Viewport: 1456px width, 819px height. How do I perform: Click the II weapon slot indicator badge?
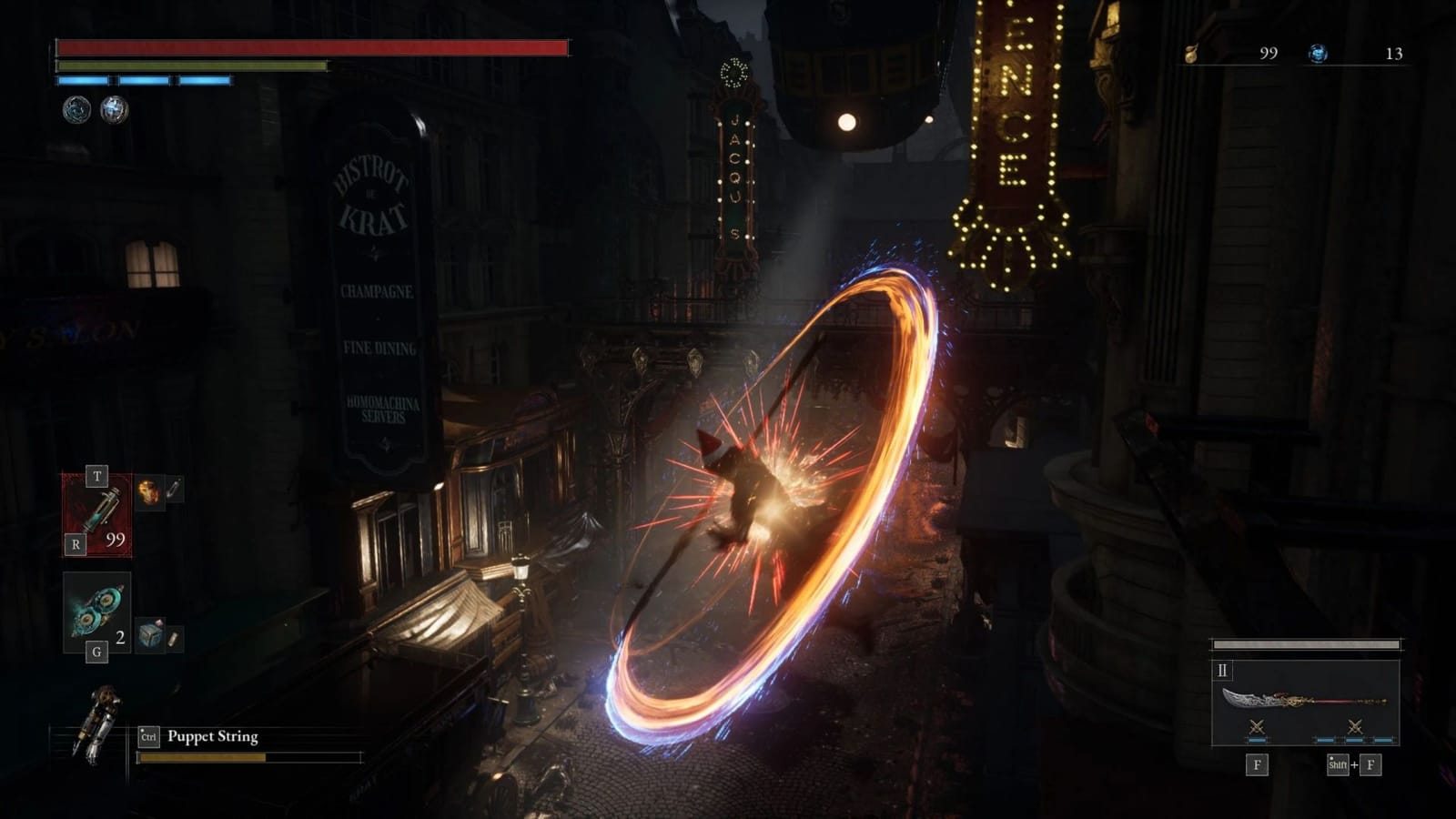(1222, 671)
